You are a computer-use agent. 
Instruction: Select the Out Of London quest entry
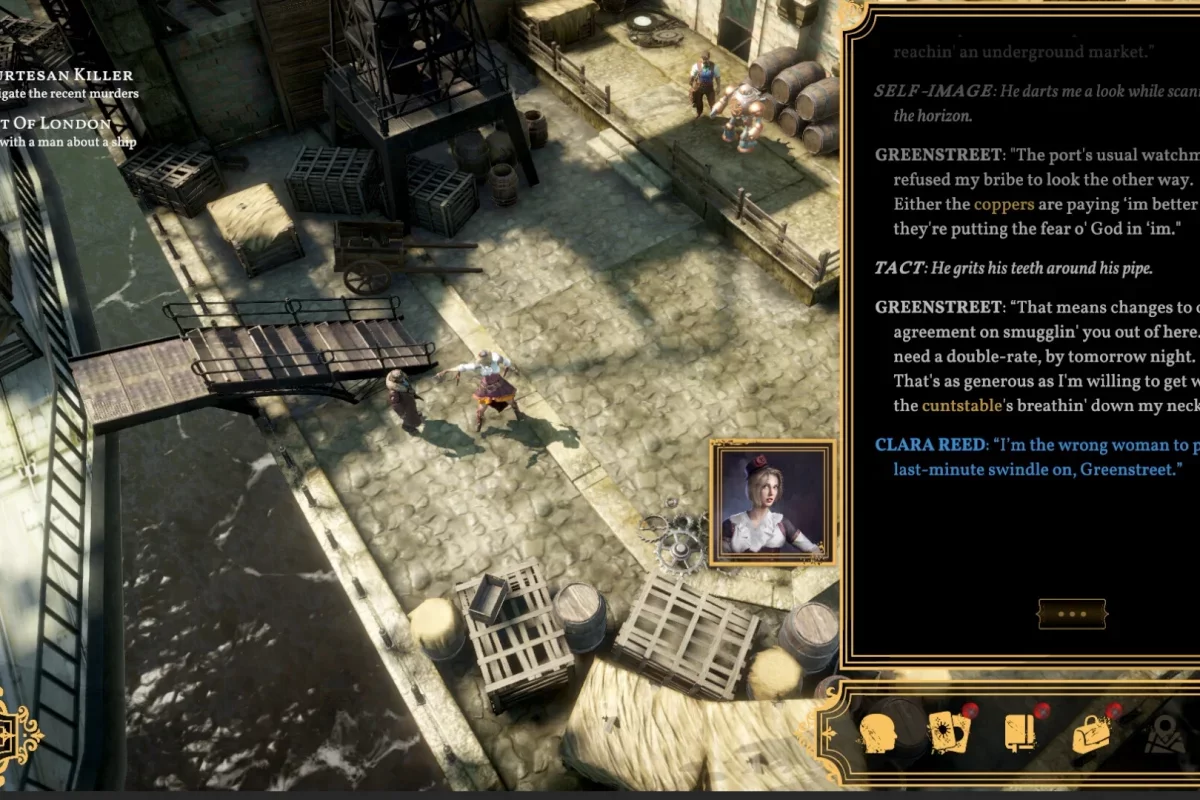[x=60, y=123]
